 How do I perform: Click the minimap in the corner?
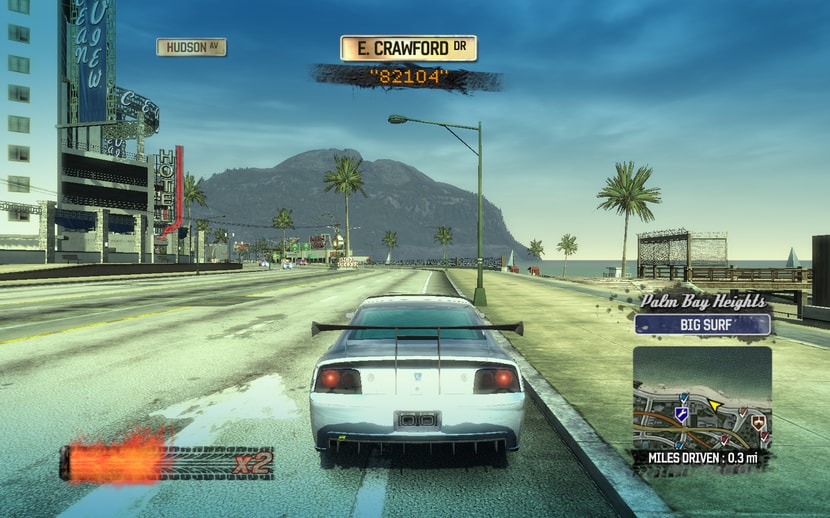tap(702, 398)
